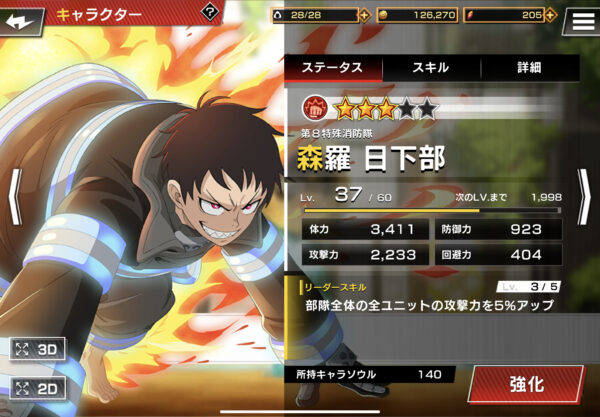View the character in 3D
This screenshot has height=417, width=600.
tap(38, 350)
